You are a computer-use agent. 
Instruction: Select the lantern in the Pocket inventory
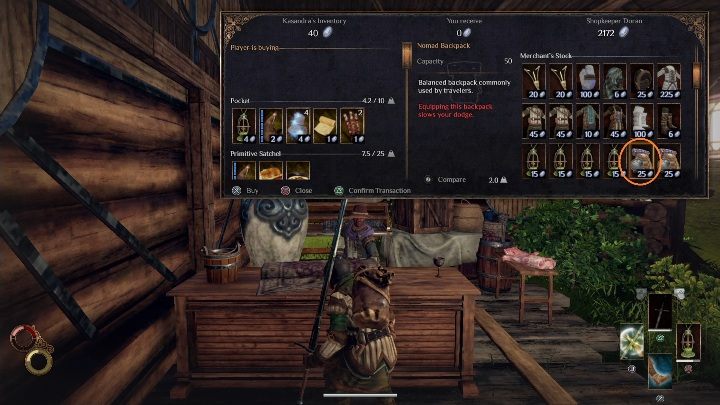pos(242,122)
